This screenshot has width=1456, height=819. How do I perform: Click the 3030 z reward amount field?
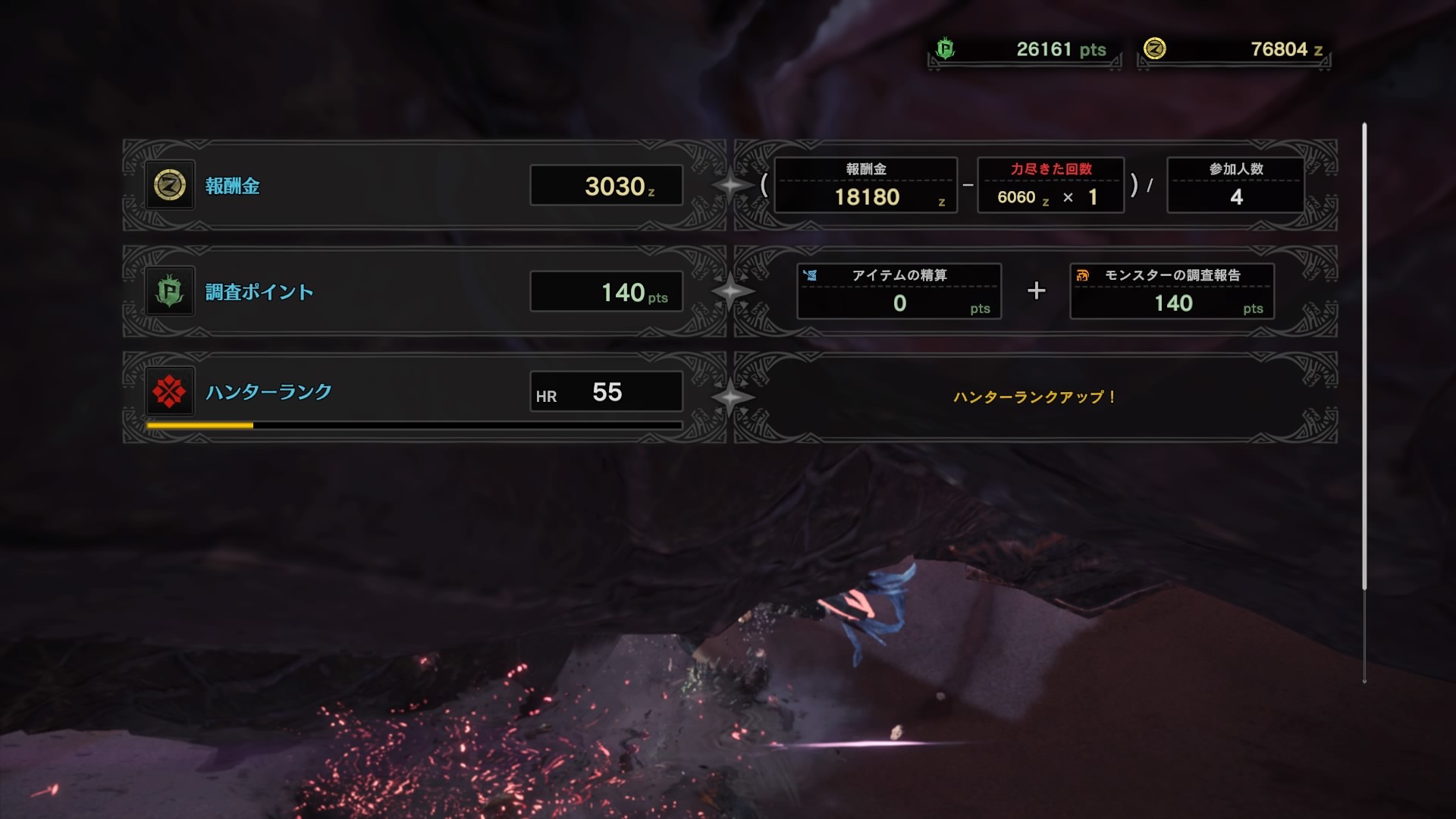pos(606,185)
